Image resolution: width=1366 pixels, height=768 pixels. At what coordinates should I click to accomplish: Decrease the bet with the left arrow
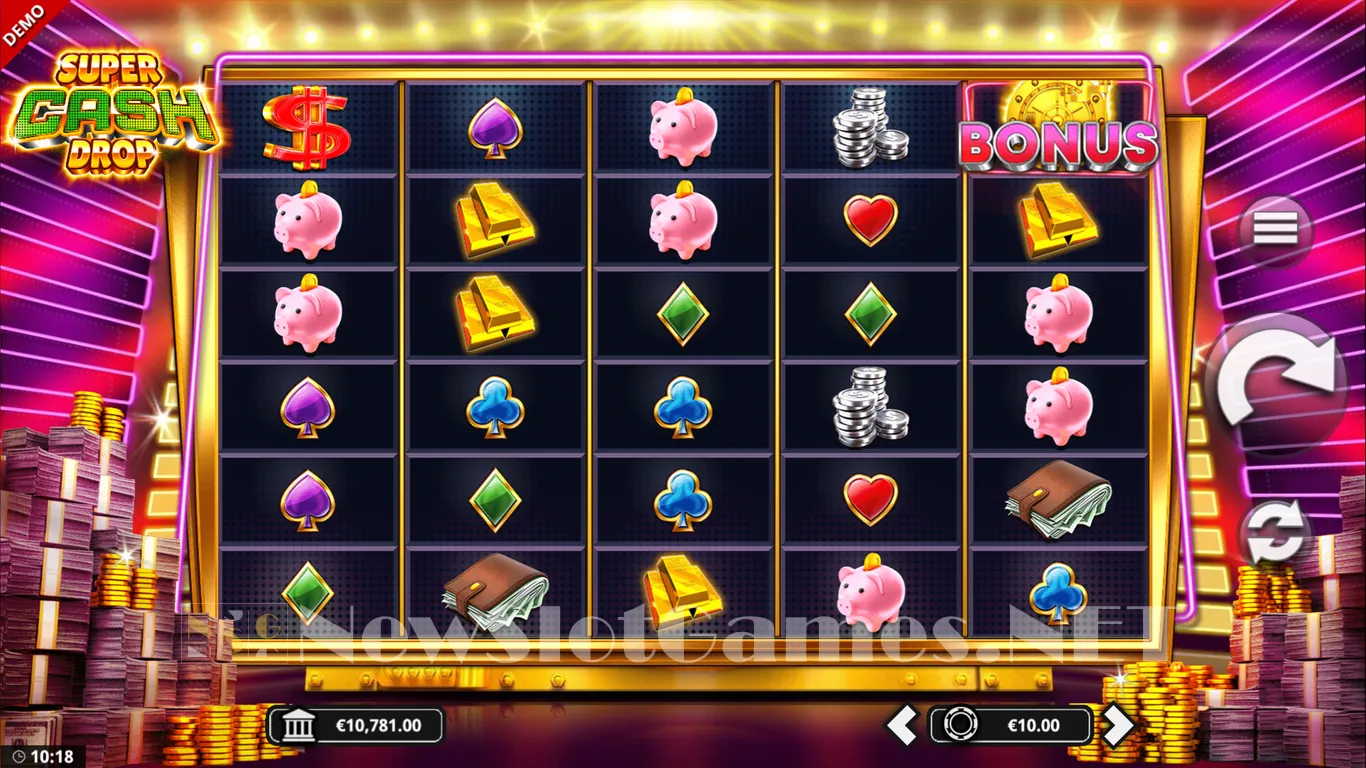(902, 725)
